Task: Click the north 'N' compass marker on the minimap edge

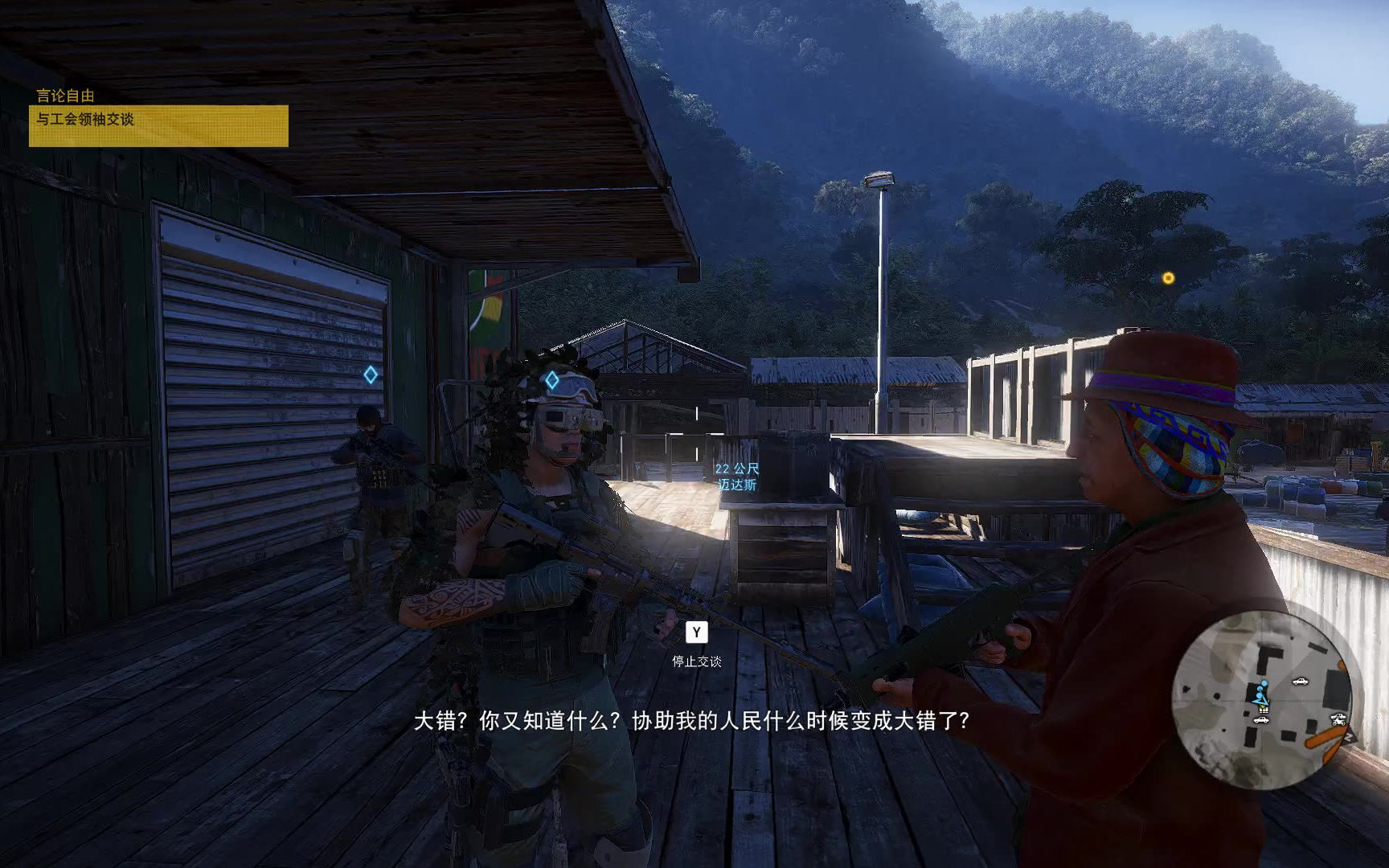Action: [1350, 735]
